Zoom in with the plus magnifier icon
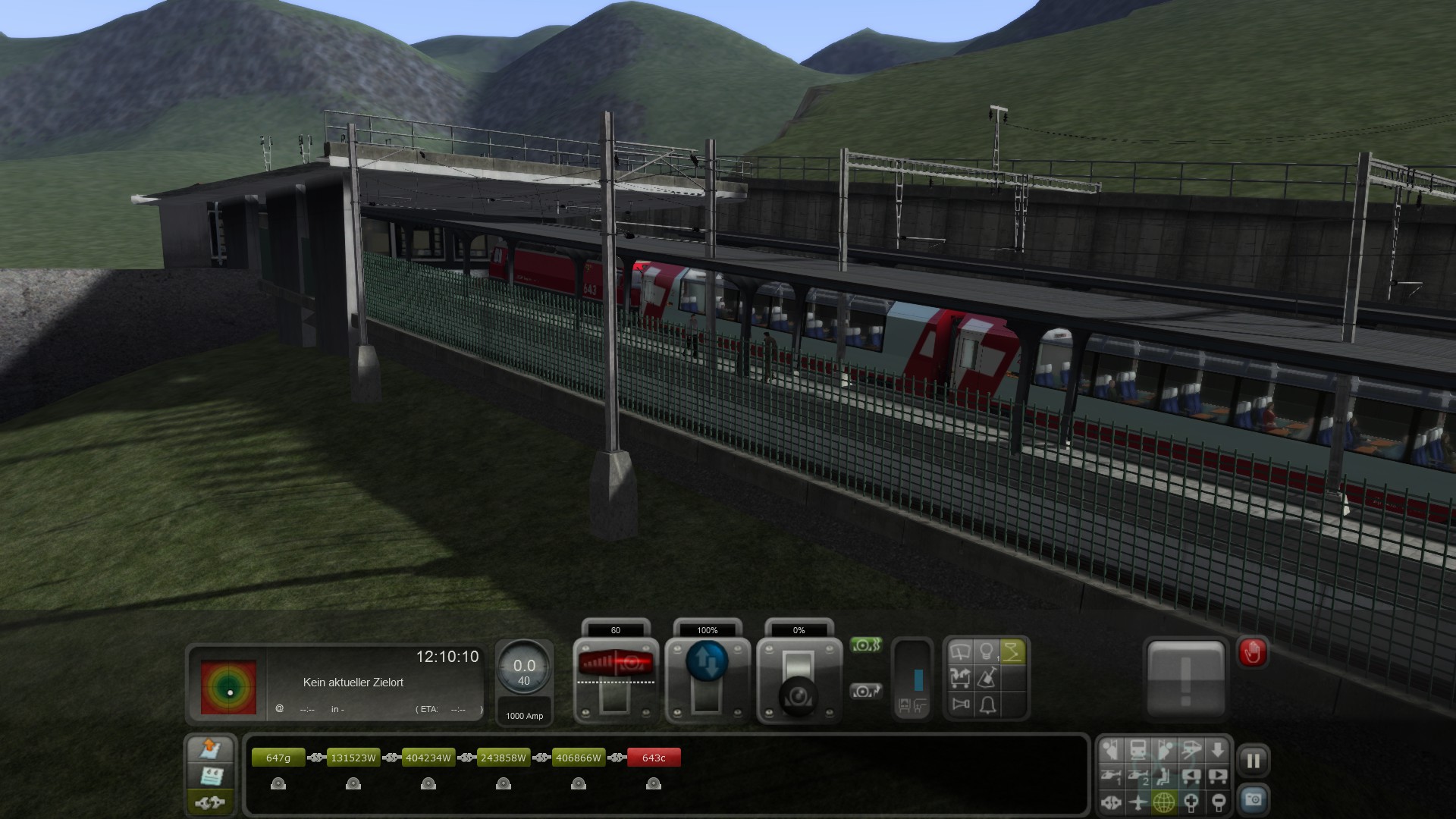The height and width of the screenshot is (819, 1456). coord(1191,802)
